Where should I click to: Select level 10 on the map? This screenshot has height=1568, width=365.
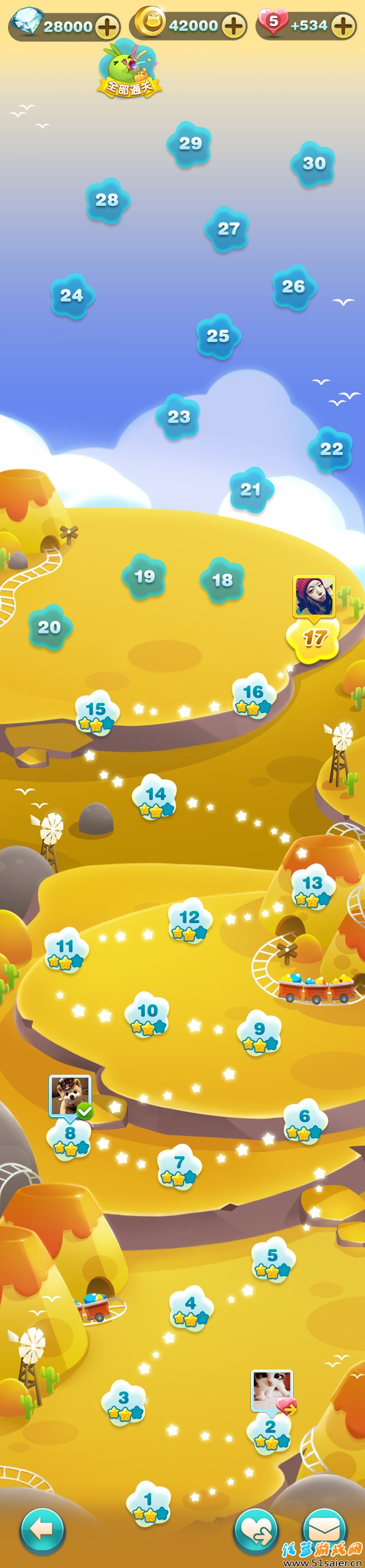147,1015
